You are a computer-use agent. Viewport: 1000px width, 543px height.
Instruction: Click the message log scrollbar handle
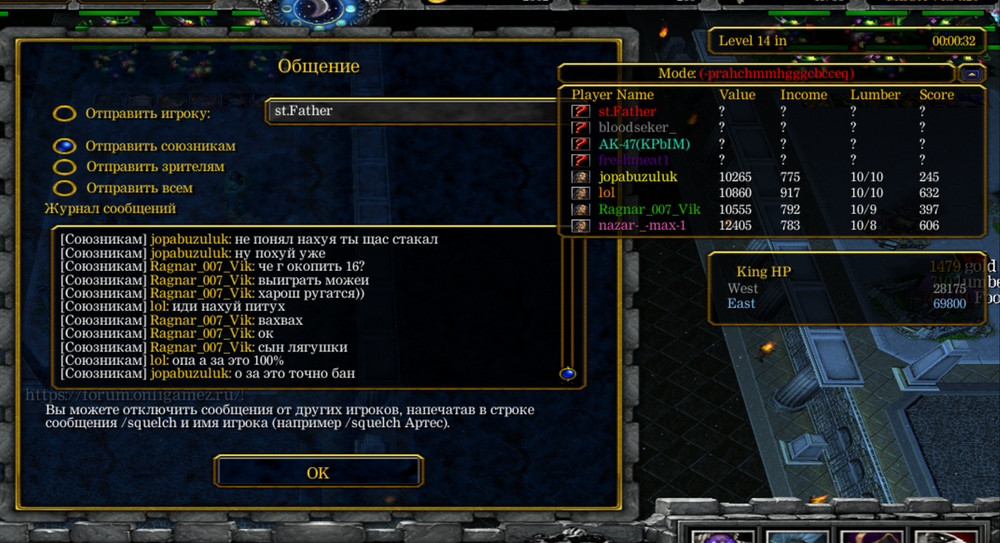click(568, 373)
